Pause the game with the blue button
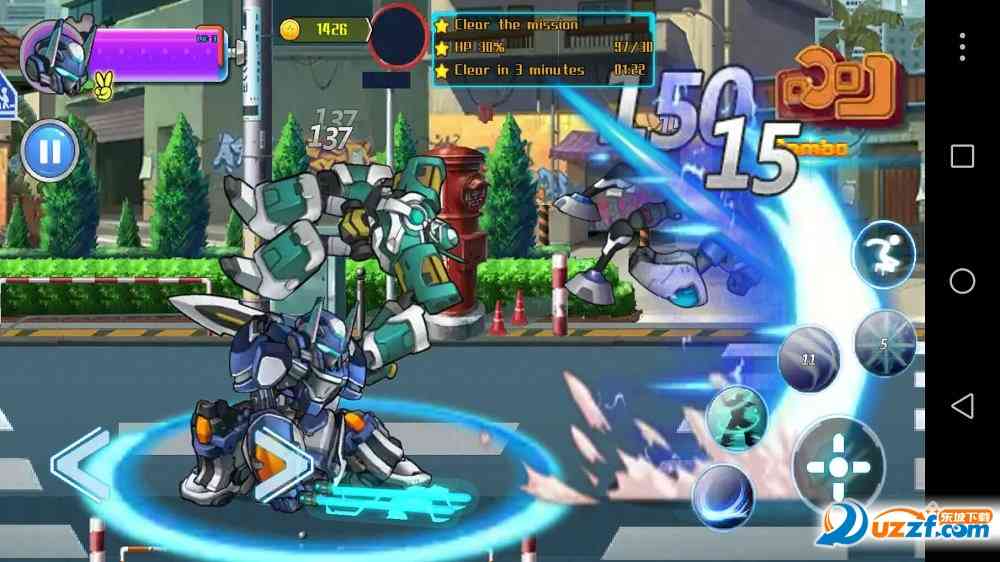Screen dimensions: 1000x562 pyautogui.click(x=49, y=152)
